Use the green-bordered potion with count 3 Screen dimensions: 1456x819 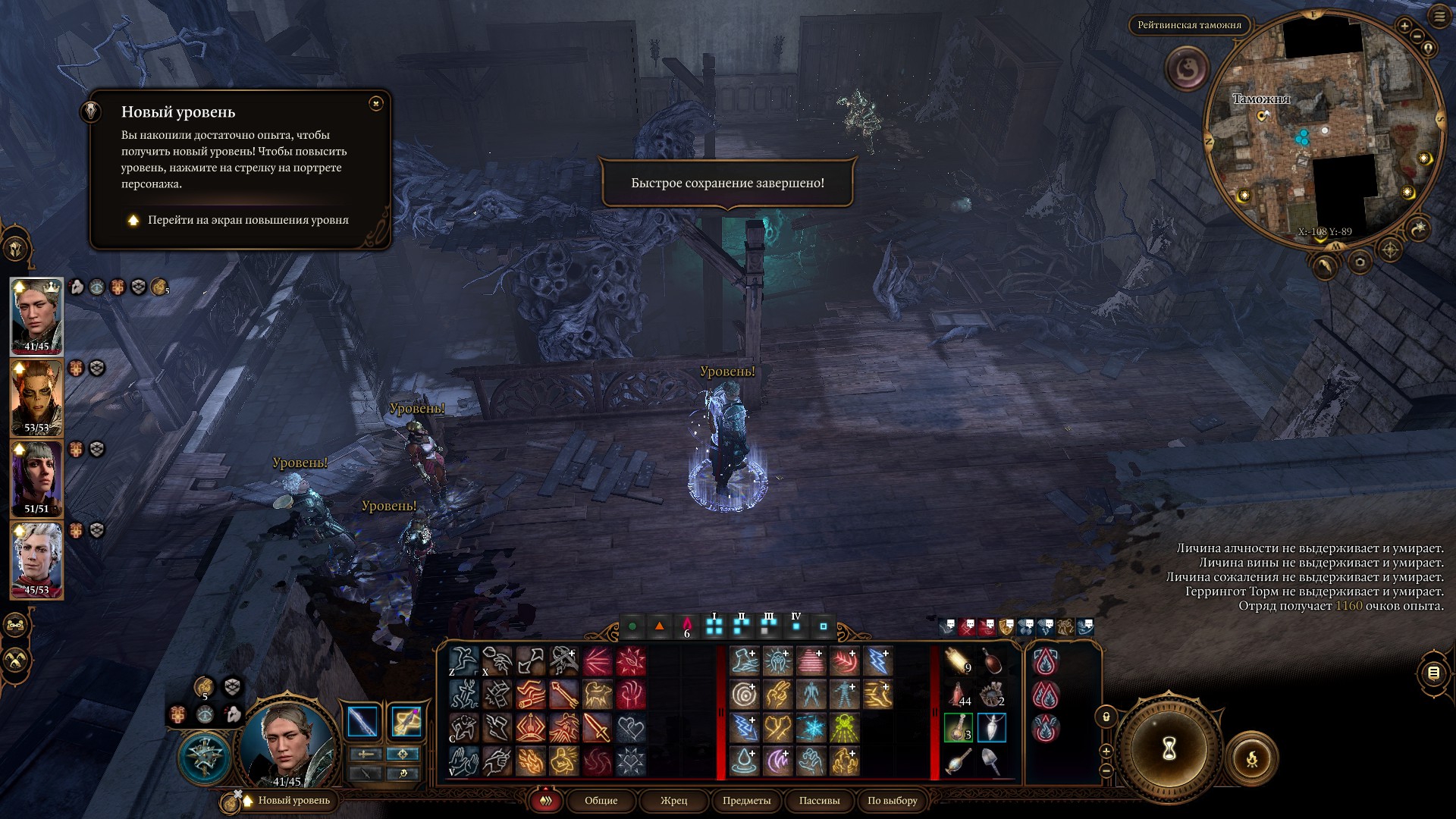point(959,728)
